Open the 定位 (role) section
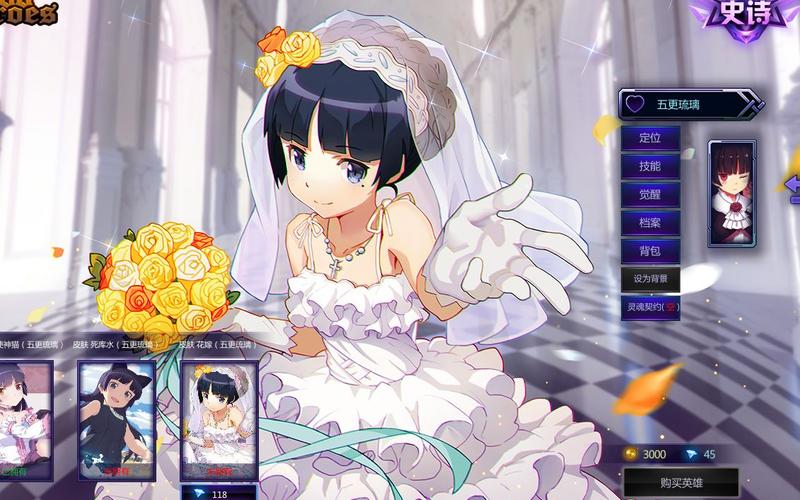 [x=650, y=138]
